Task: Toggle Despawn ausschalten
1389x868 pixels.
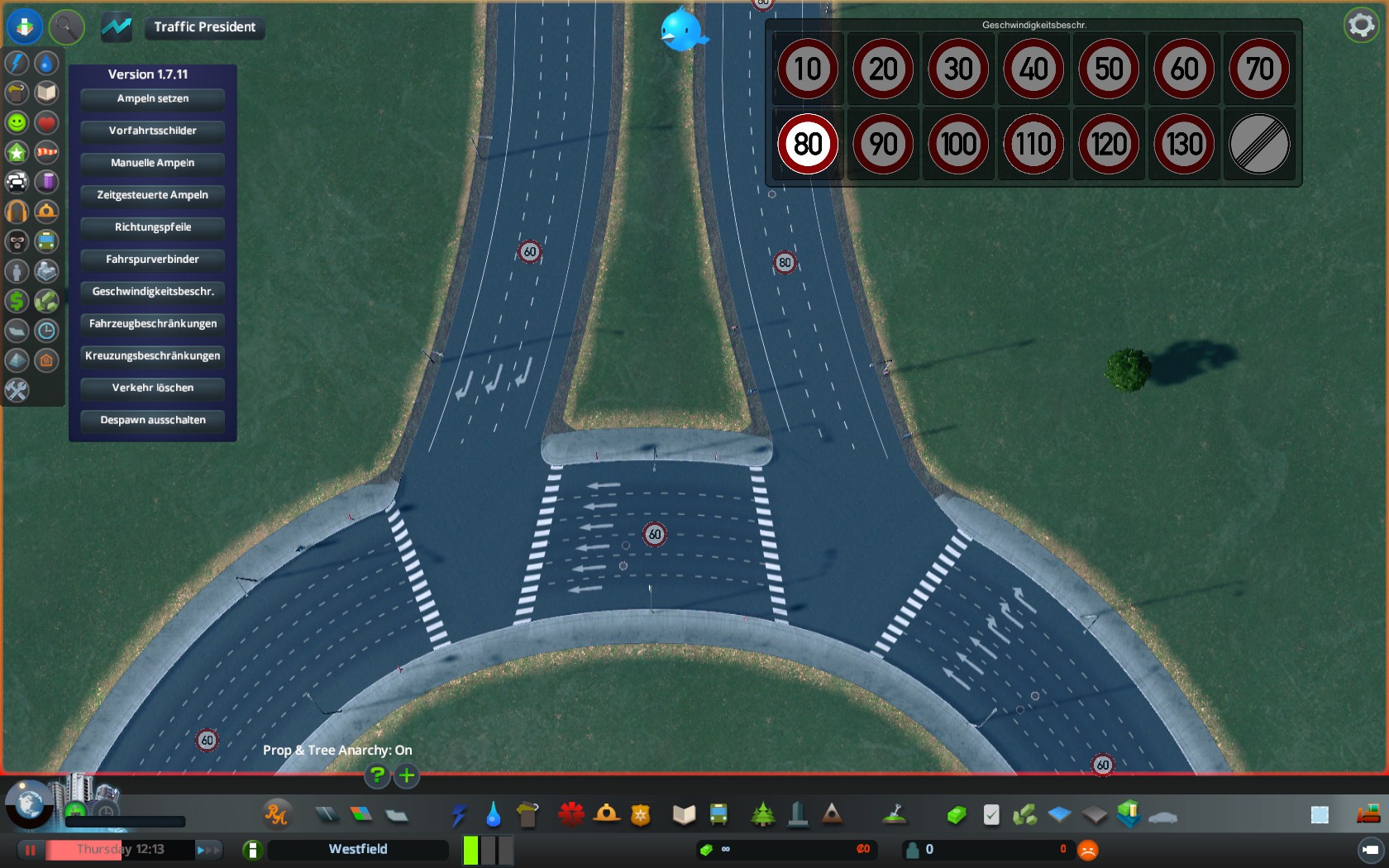Action: (153, 421)
